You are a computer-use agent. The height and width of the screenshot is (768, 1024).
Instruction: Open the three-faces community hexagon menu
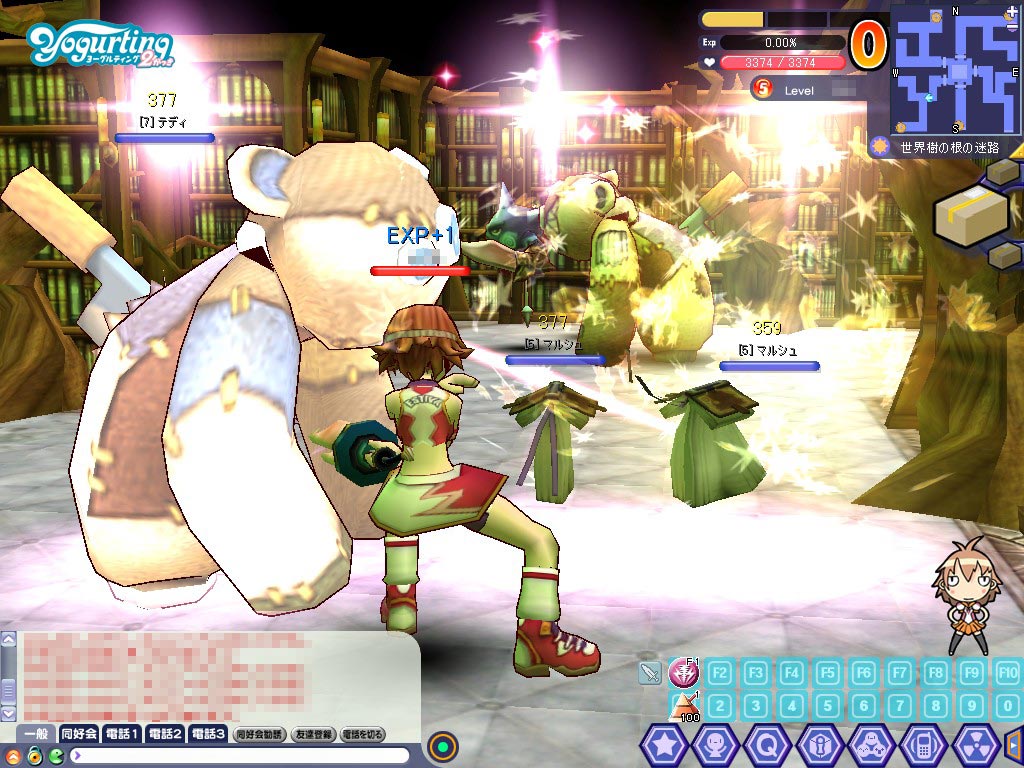(871, 745)
